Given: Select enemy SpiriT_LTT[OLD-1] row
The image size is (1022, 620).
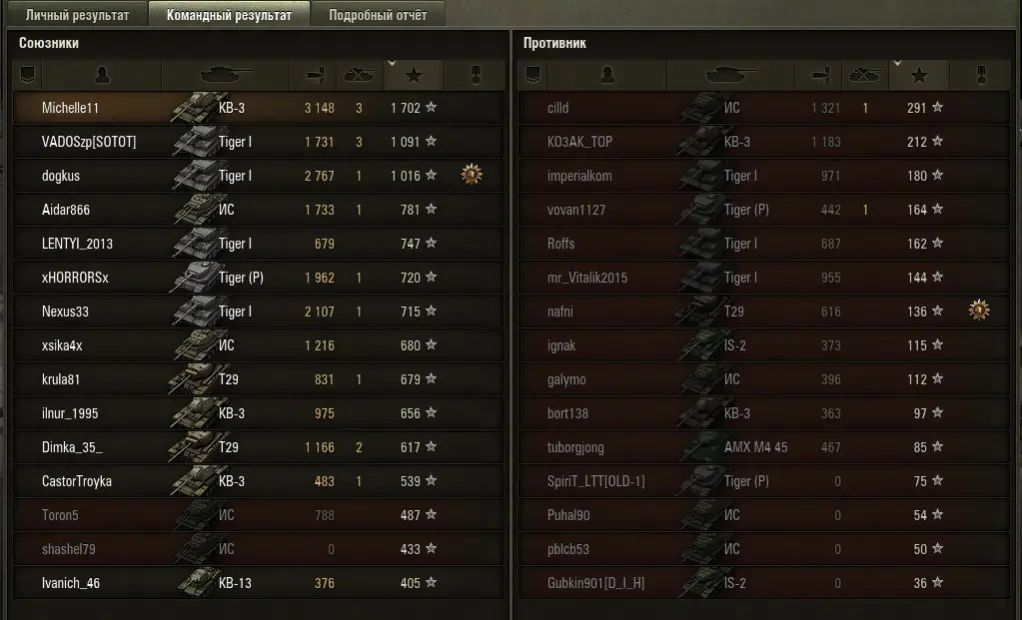Looking at the screenshot, I should point(596,481).
